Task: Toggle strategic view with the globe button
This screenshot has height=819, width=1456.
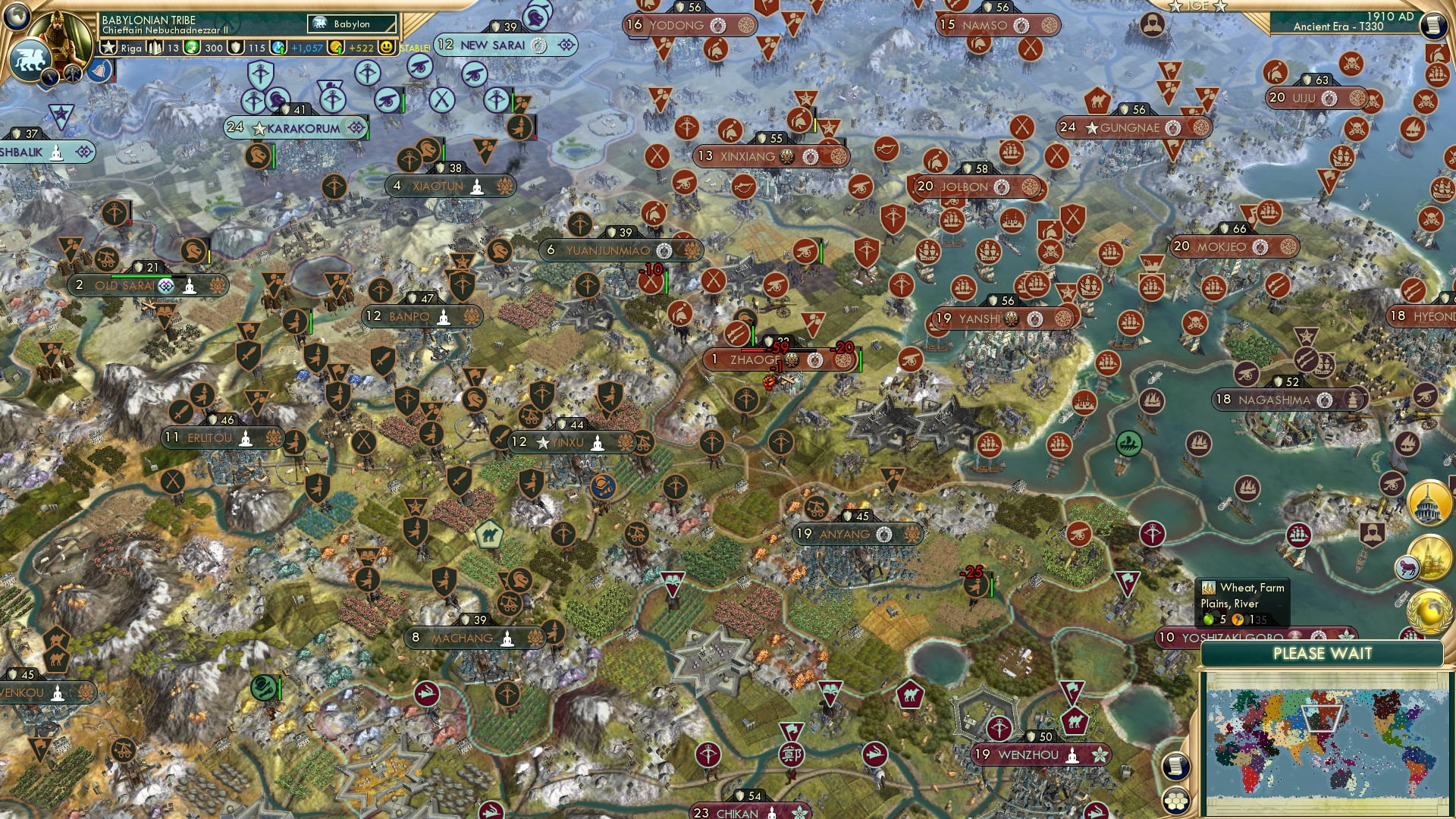Action: pos(15,15)
